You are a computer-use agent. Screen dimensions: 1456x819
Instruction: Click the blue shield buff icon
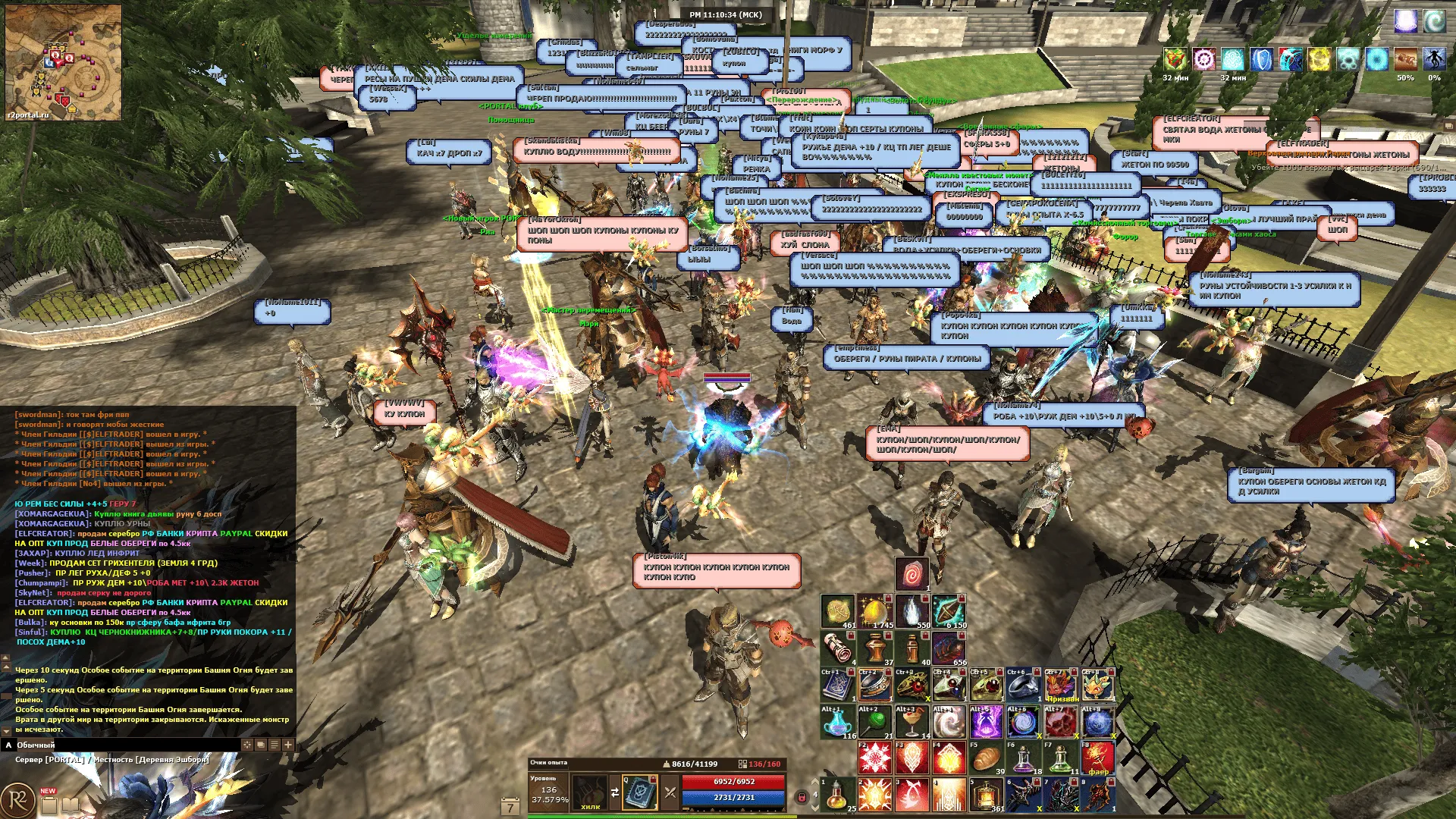pos(1260,59)
